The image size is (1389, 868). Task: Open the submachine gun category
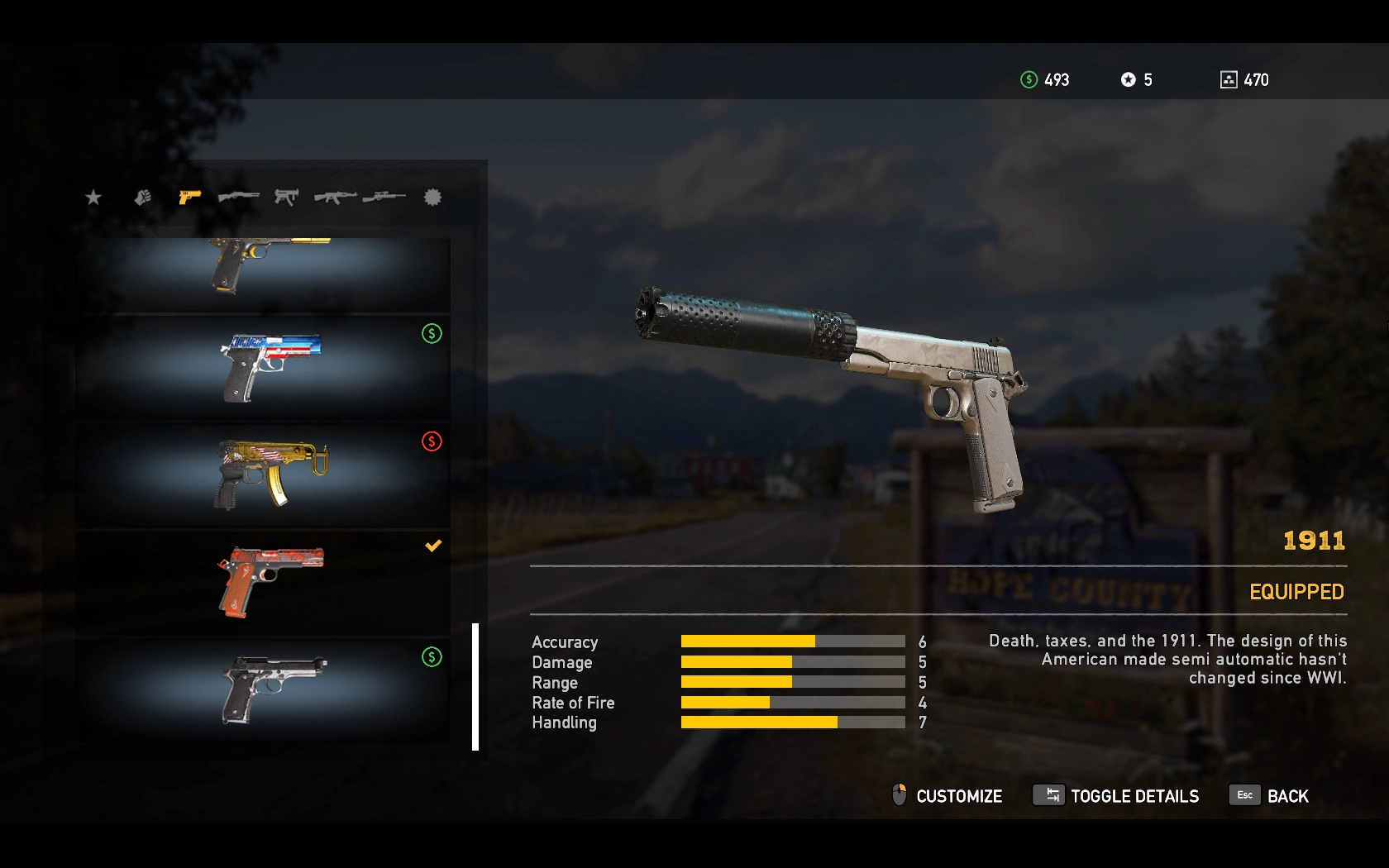click(286, 197)
